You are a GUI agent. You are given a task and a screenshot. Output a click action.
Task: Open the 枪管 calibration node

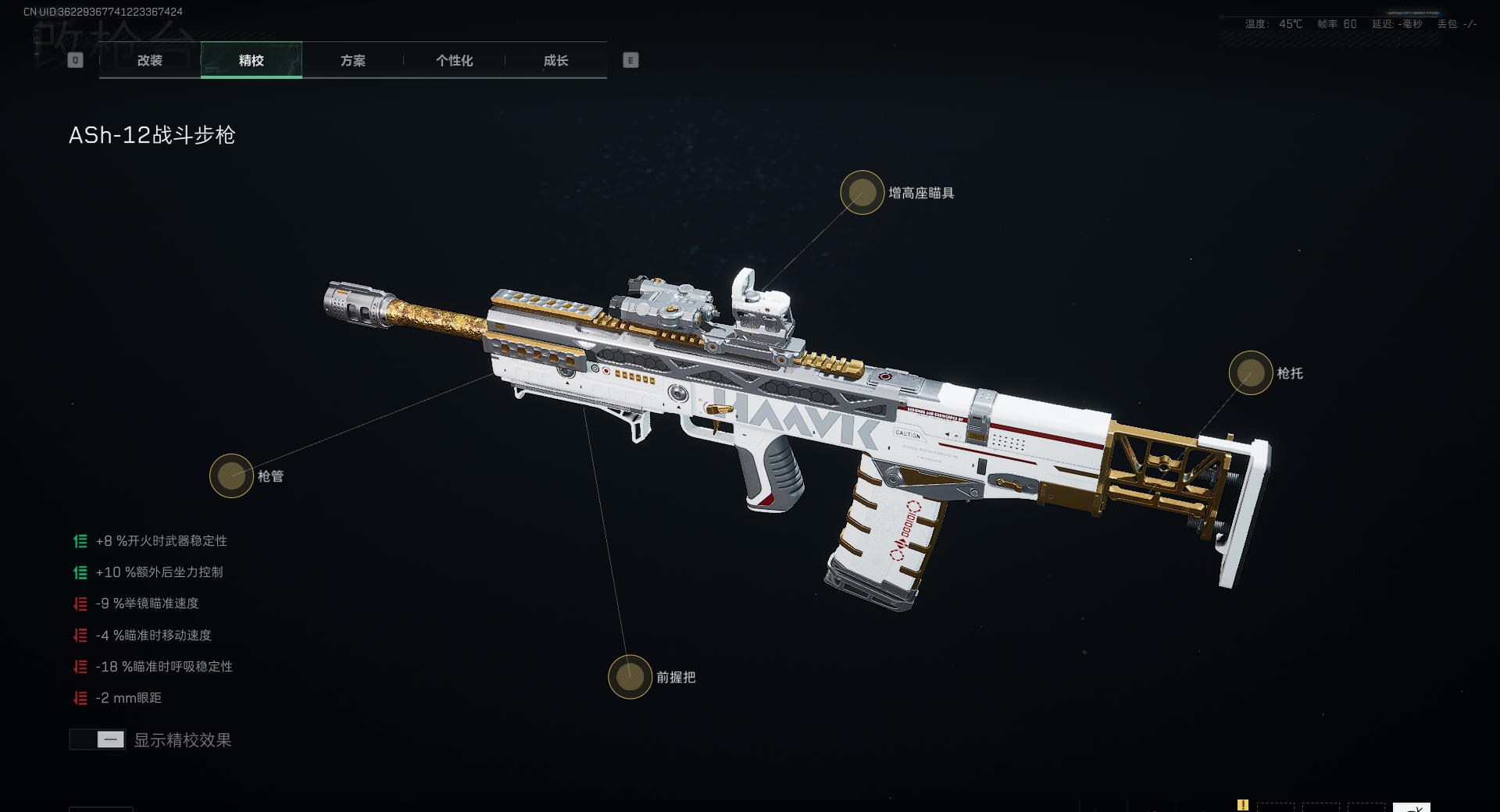(x=231, y=475)
